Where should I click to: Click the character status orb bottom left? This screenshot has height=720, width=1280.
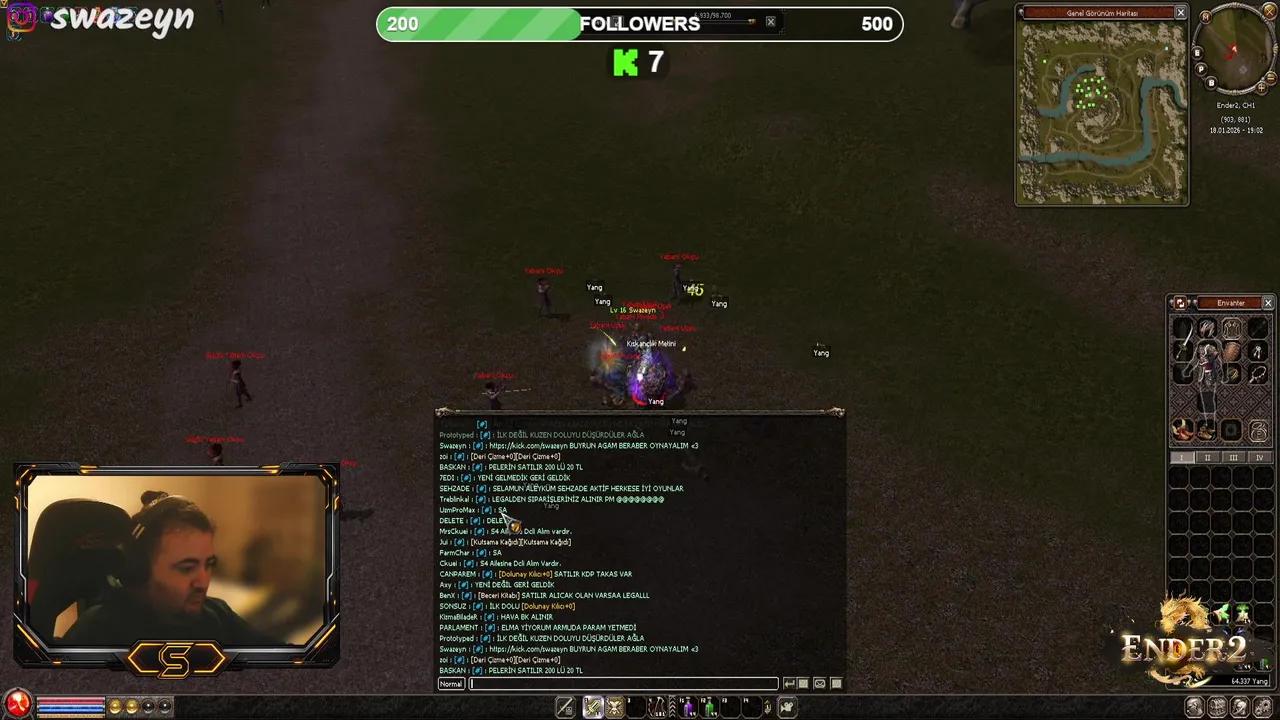pos(17,706)
